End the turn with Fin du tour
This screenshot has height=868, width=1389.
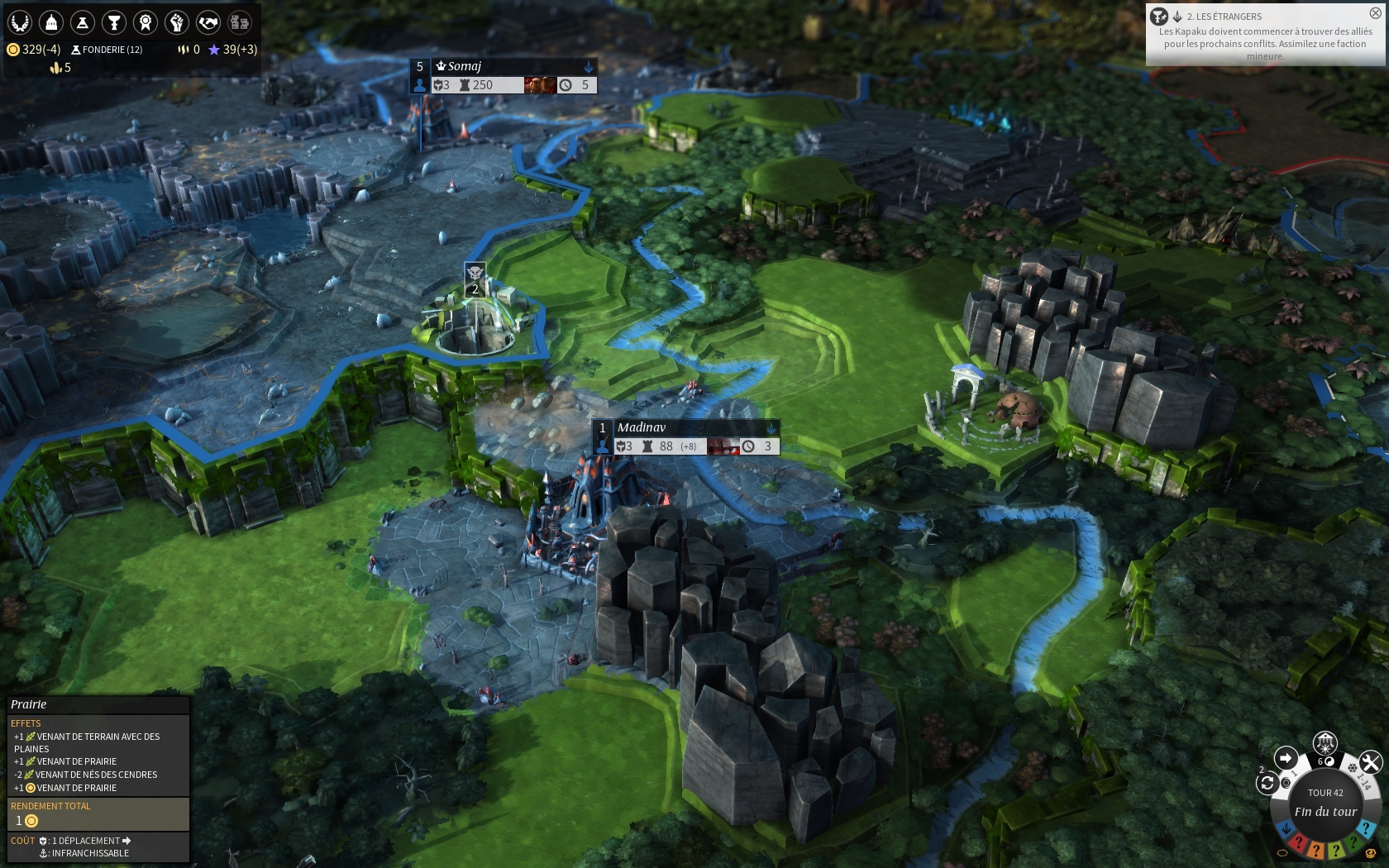tap(1325, 812)
